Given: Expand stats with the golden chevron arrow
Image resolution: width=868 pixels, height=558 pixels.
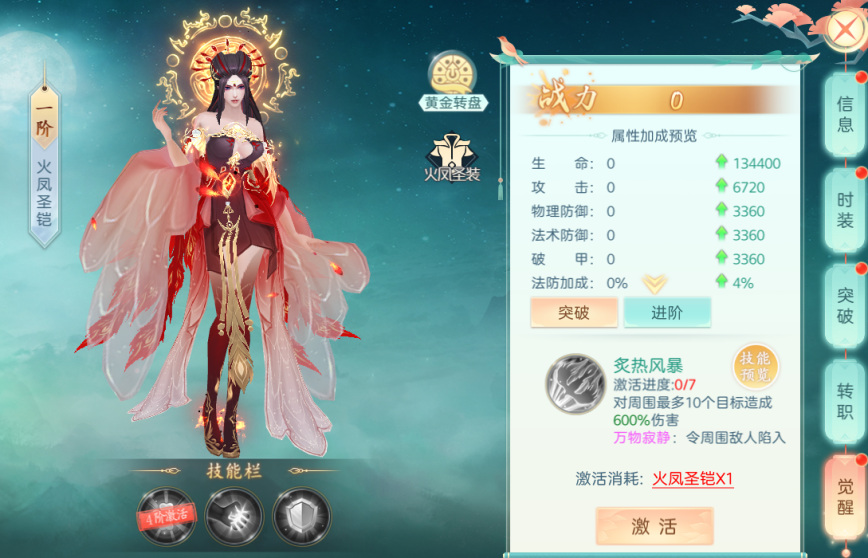Looking at the screenshot, I should pos(655,283).
